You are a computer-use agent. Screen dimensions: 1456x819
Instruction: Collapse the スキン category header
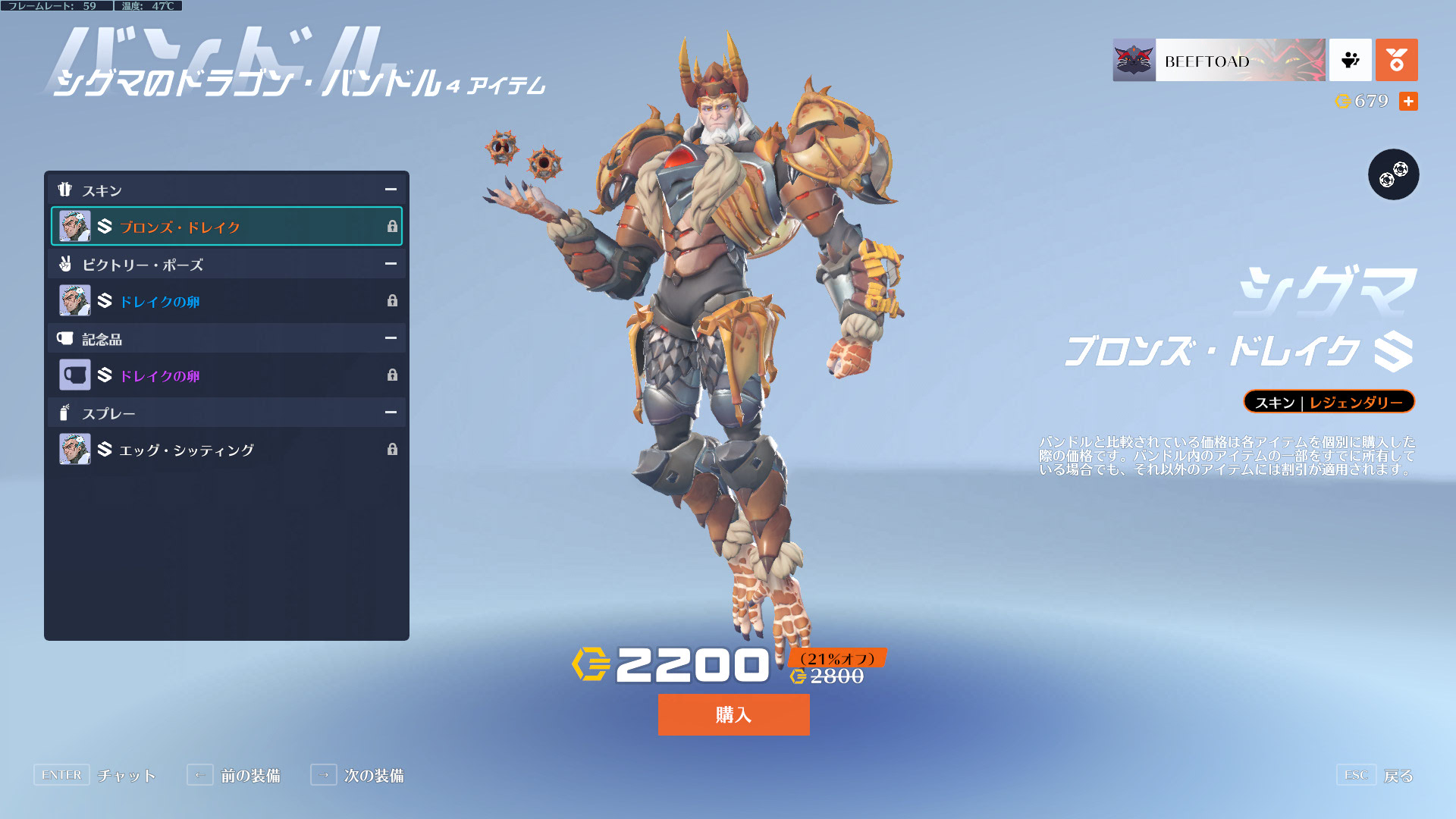pos(391,190)
